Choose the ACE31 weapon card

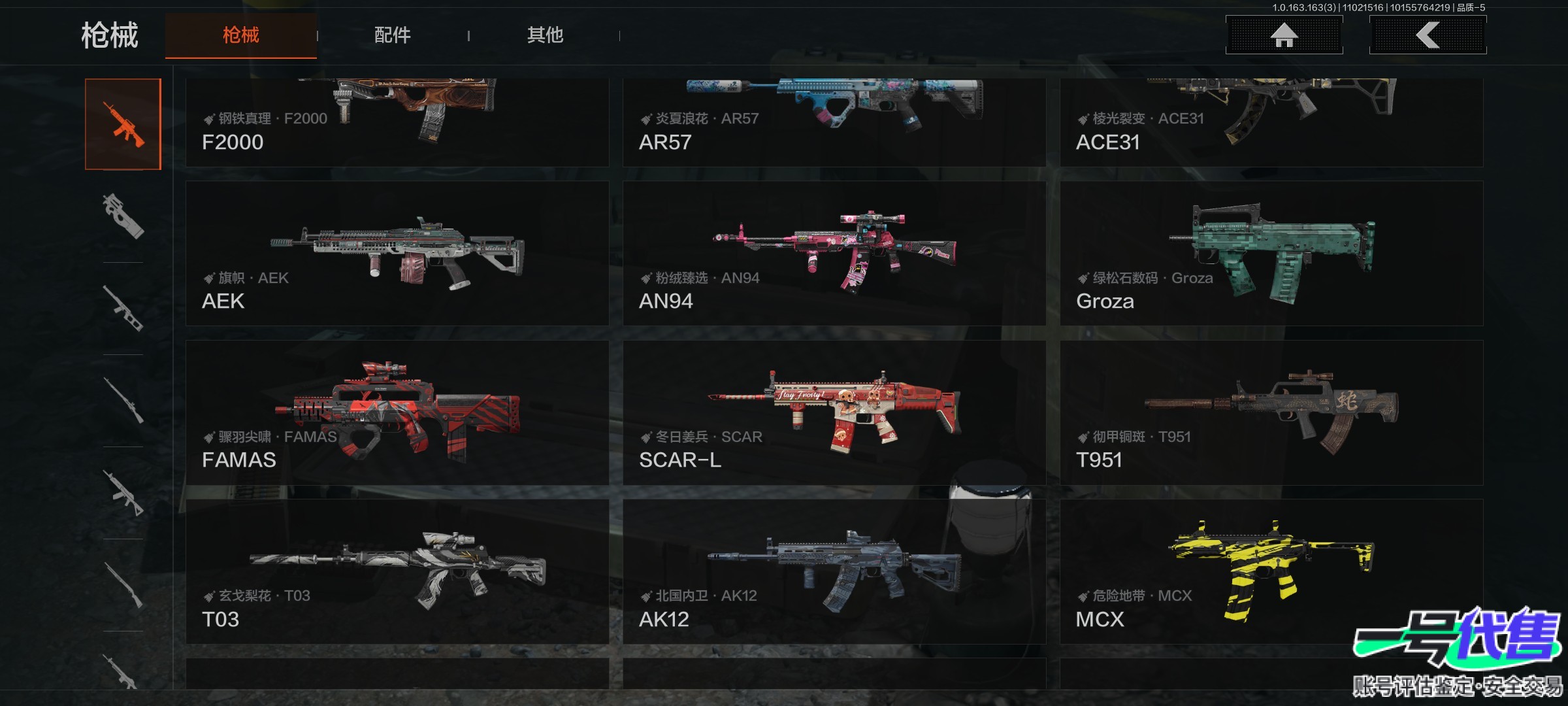click(x=1271, y=122)
